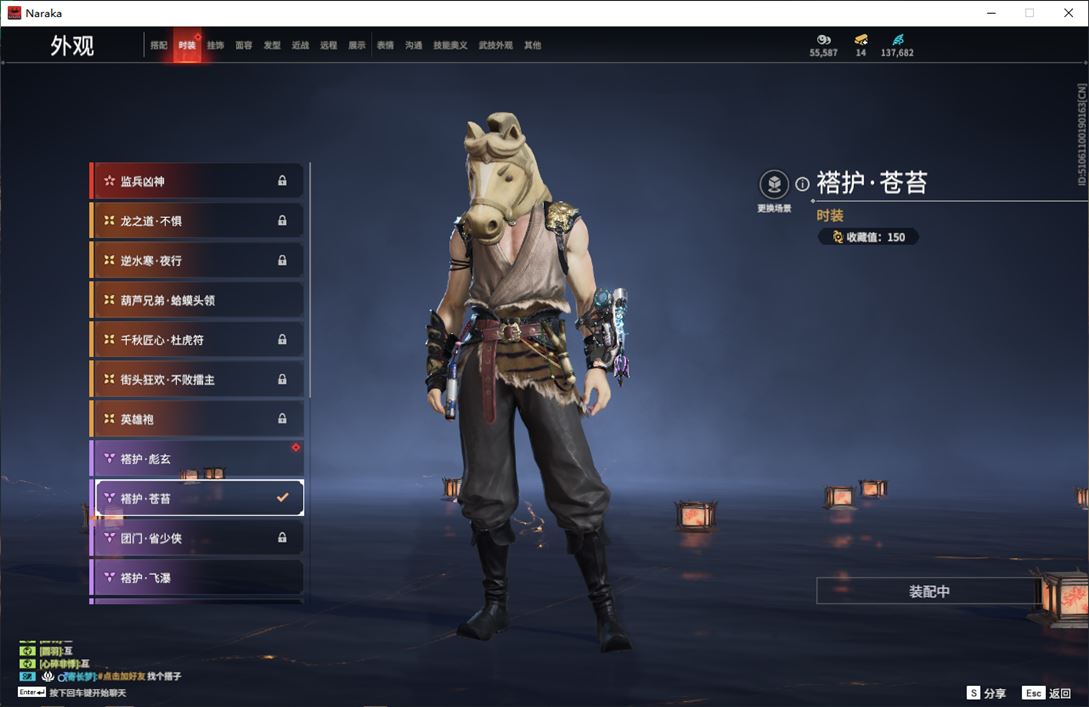Click the 更换场景 scene change icon
The width and height of the screenshot is (1089, 707).
[x=774, y=185]
